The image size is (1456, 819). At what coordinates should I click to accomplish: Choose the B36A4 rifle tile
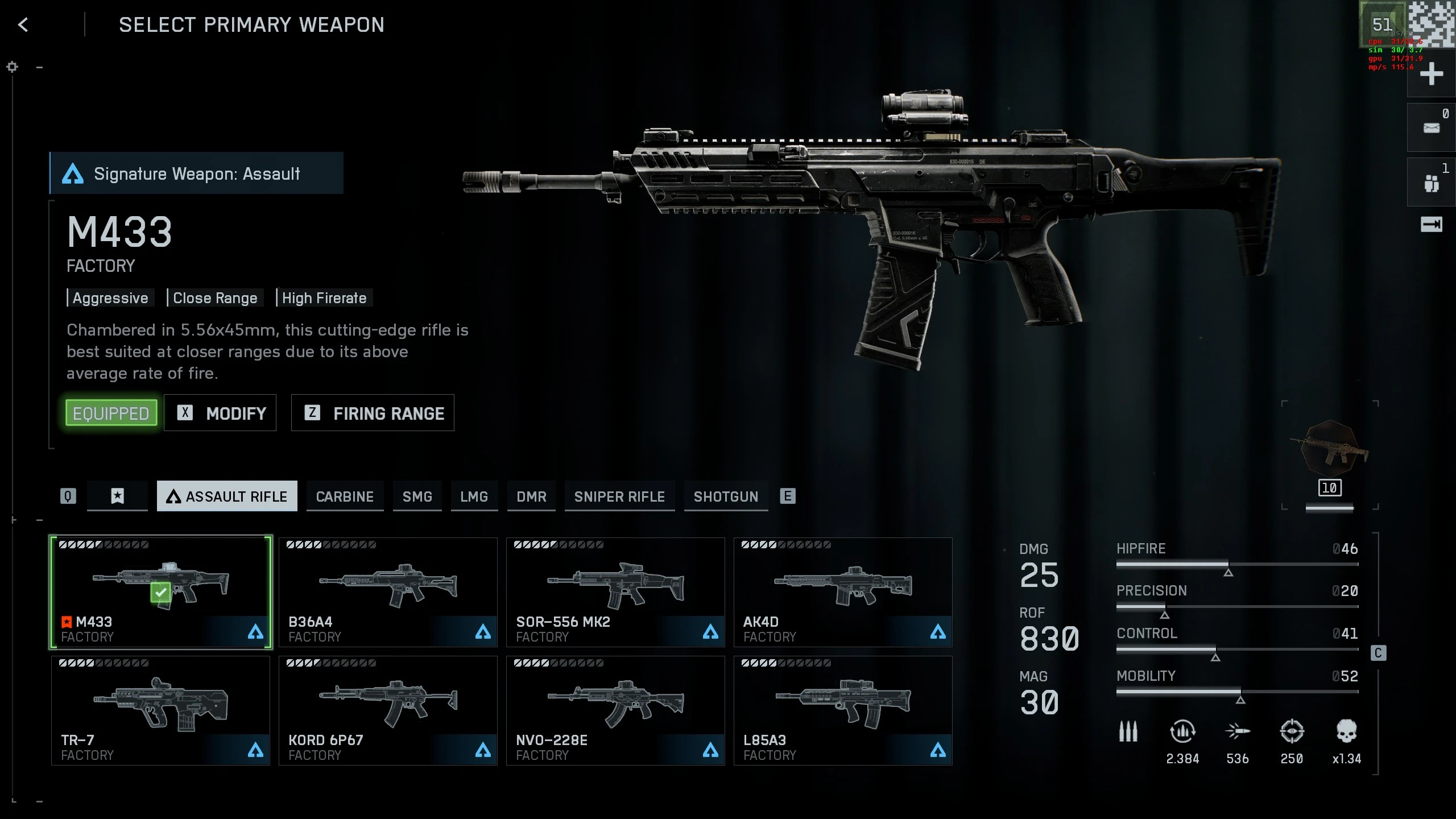click(x=388, y=592)
